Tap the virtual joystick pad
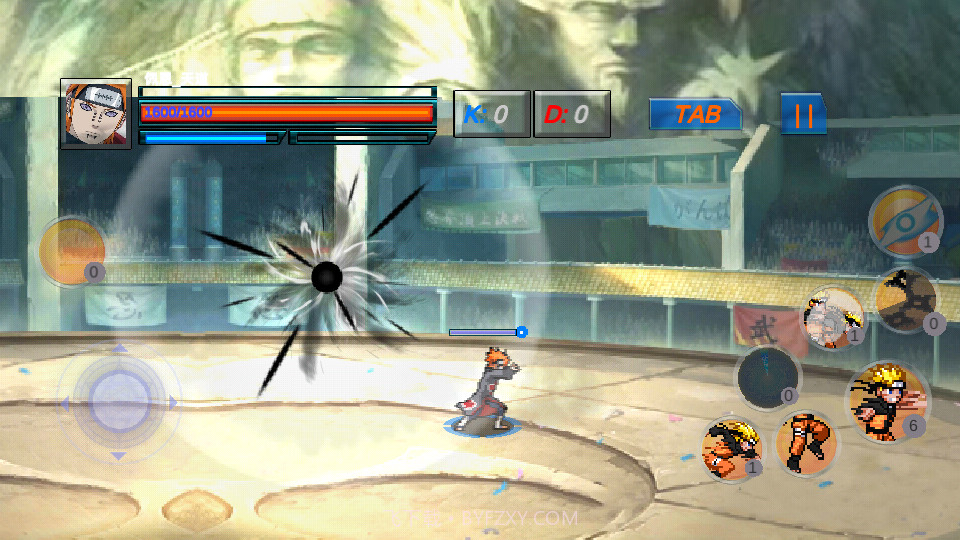The image size is (960, 540). (118, 402)
